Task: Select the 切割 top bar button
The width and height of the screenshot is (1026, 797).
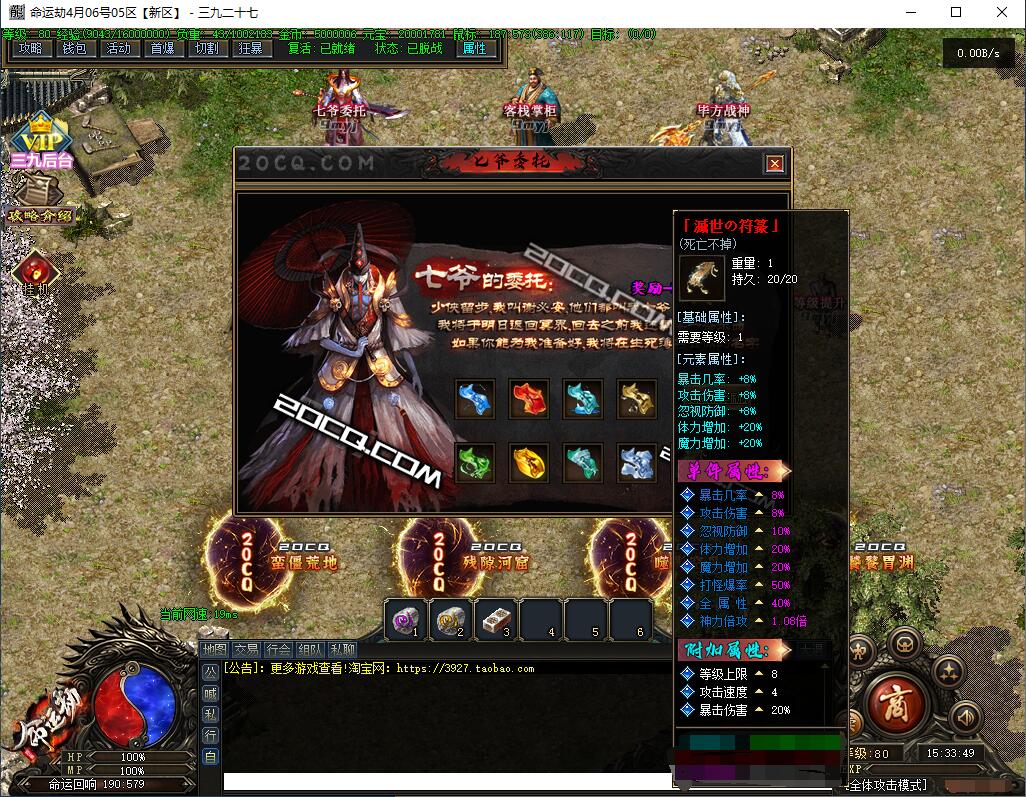Action: 206,48
